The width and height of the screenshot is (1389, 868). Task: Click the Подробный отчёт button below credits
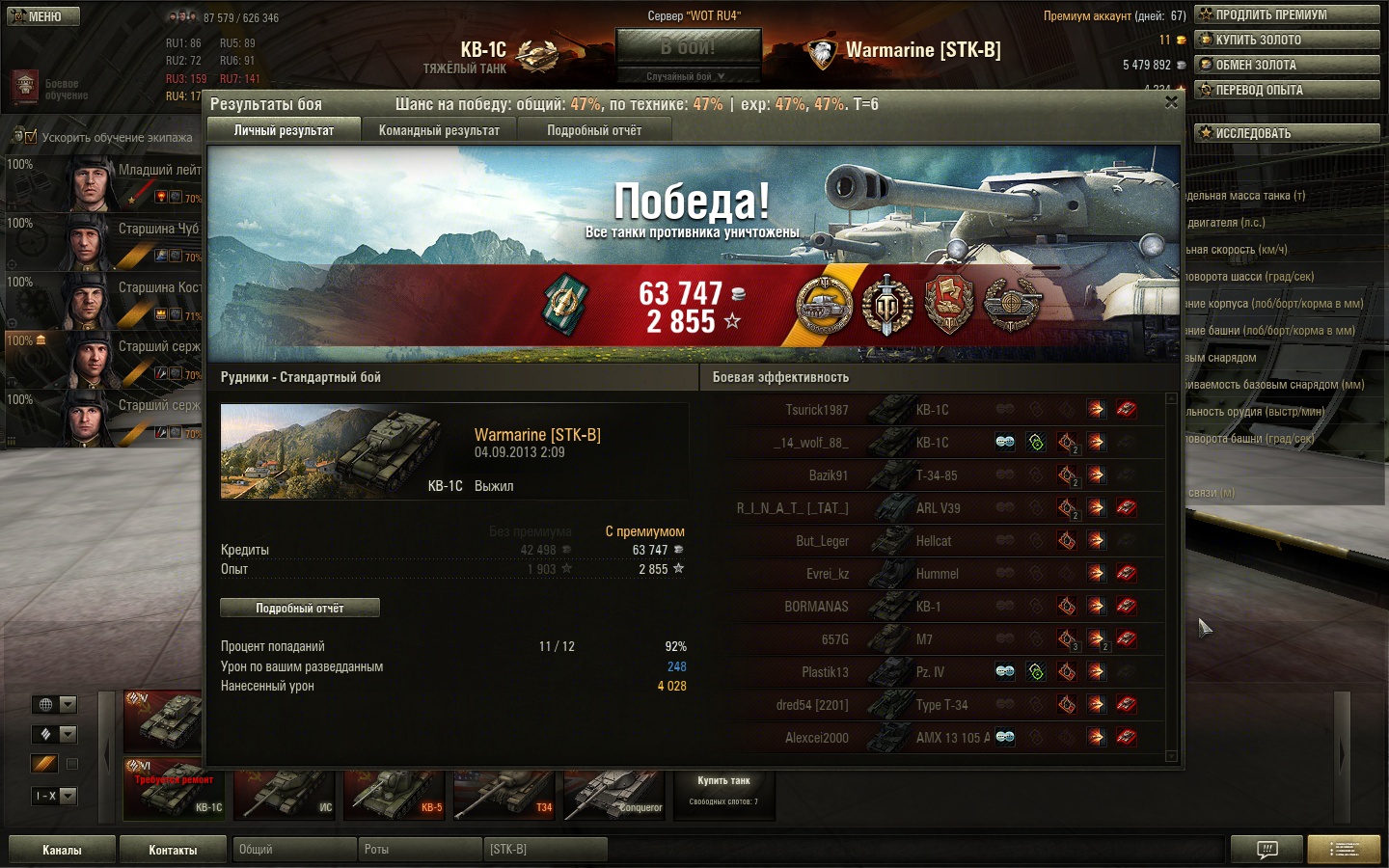pos(299,608)
